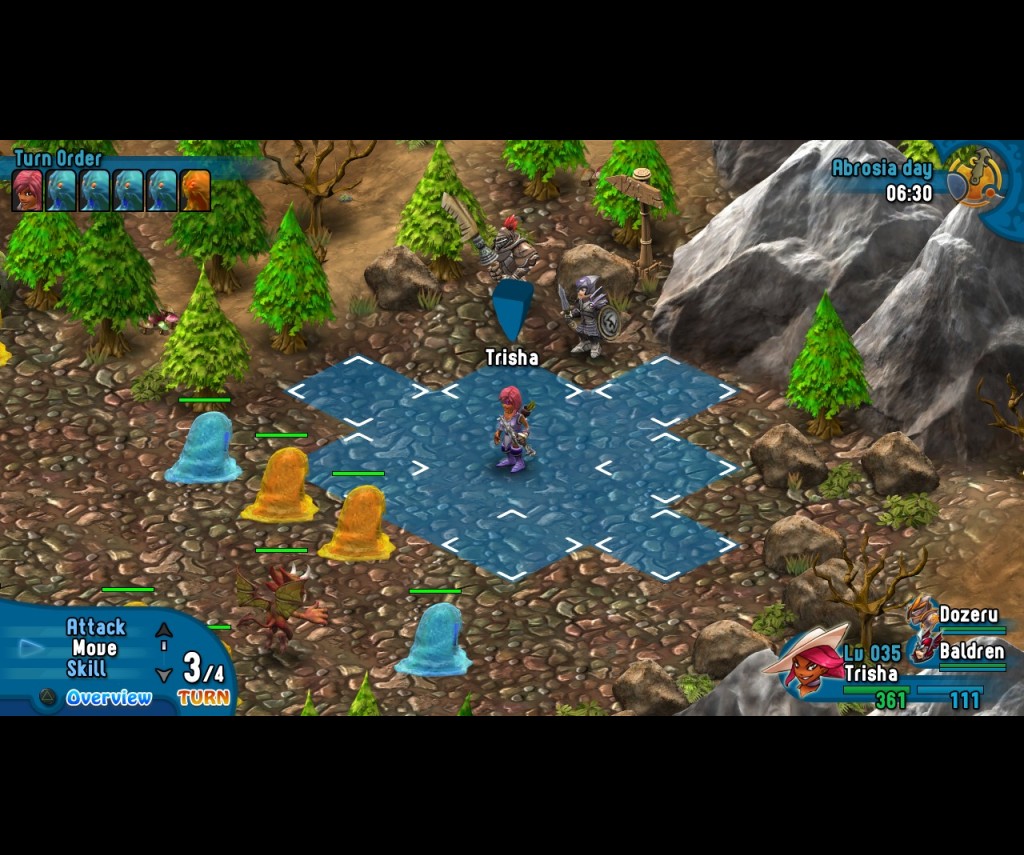Select Dozeru's party portrait
Image resolution: width=1024 pixels, height=855 pixels.
(x=922, y=612)
